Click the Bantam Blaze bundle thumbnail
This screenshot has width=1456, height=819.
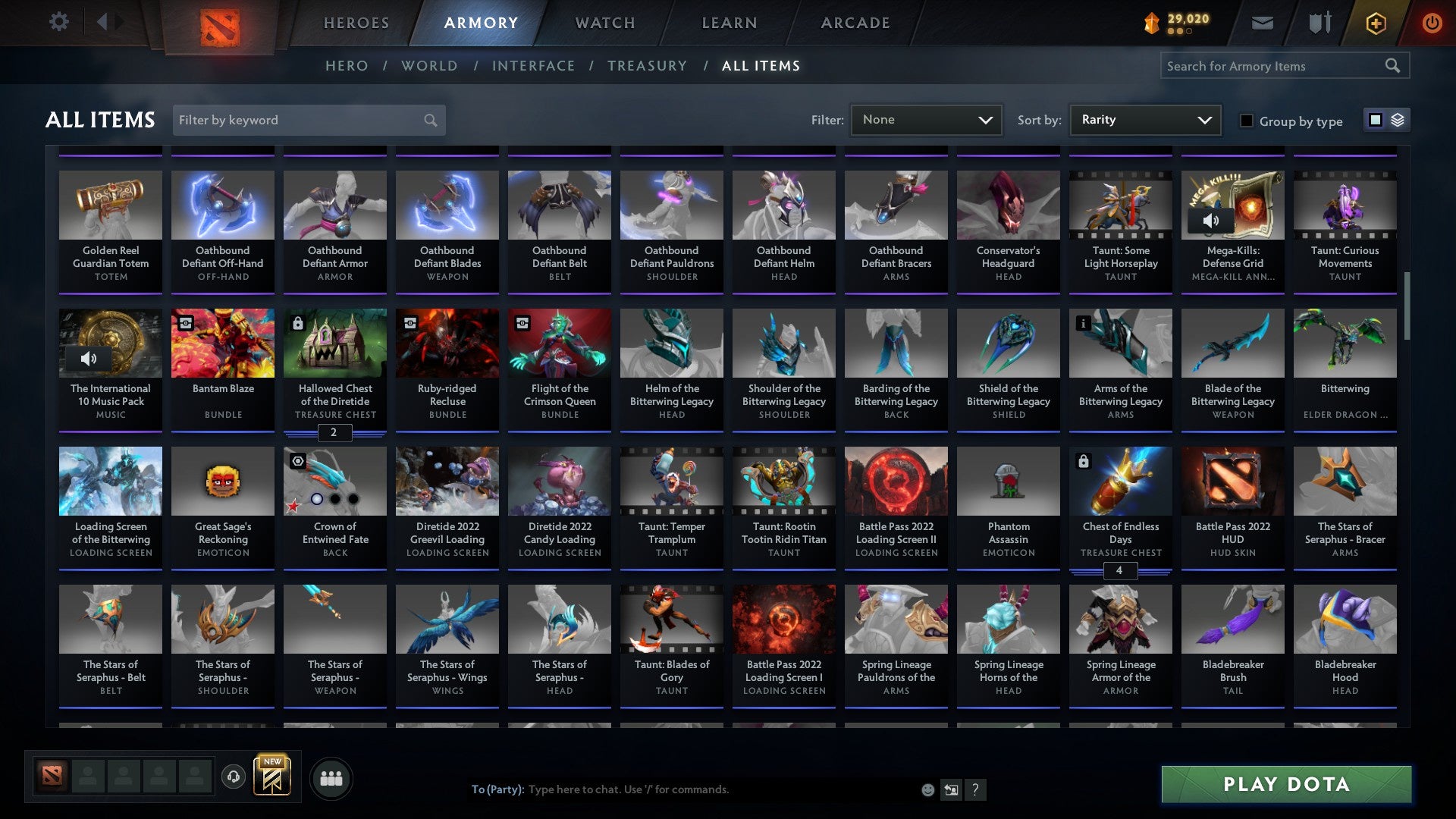point(222,343)
